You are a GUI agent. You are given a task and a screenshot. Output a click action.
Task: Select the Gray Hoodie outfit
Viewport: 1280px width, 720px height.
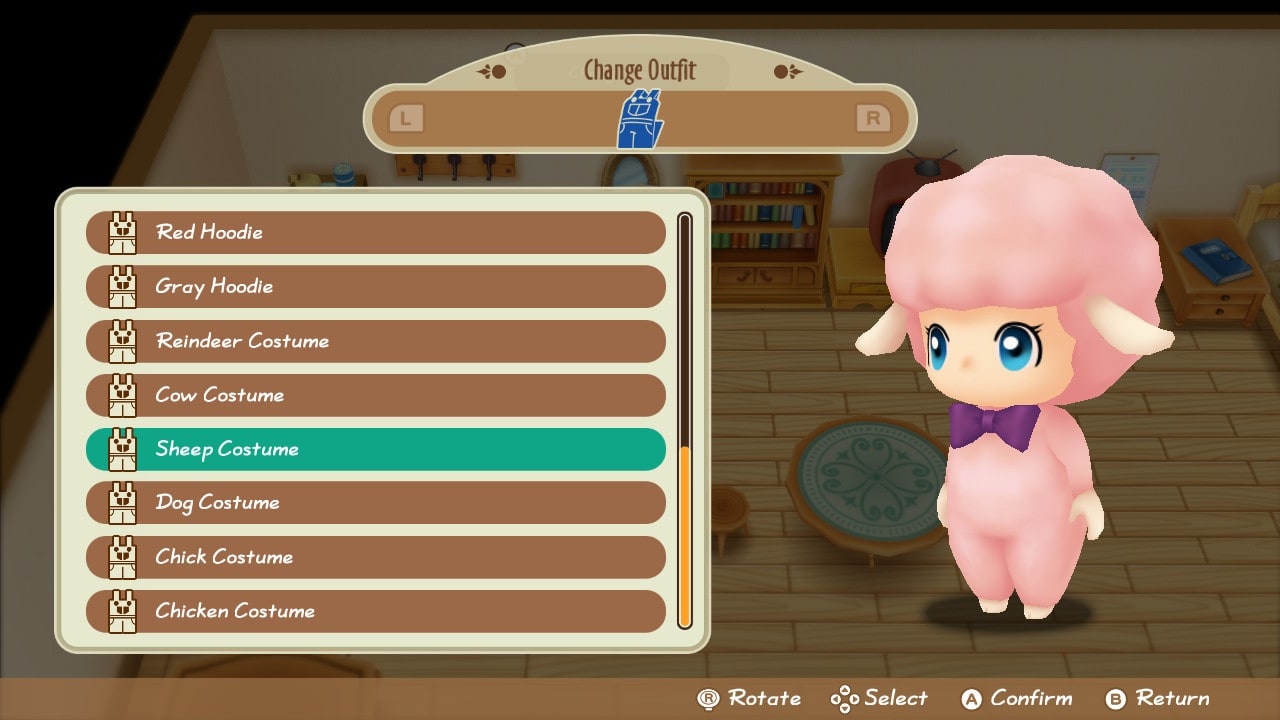click(x=375, y=287)
